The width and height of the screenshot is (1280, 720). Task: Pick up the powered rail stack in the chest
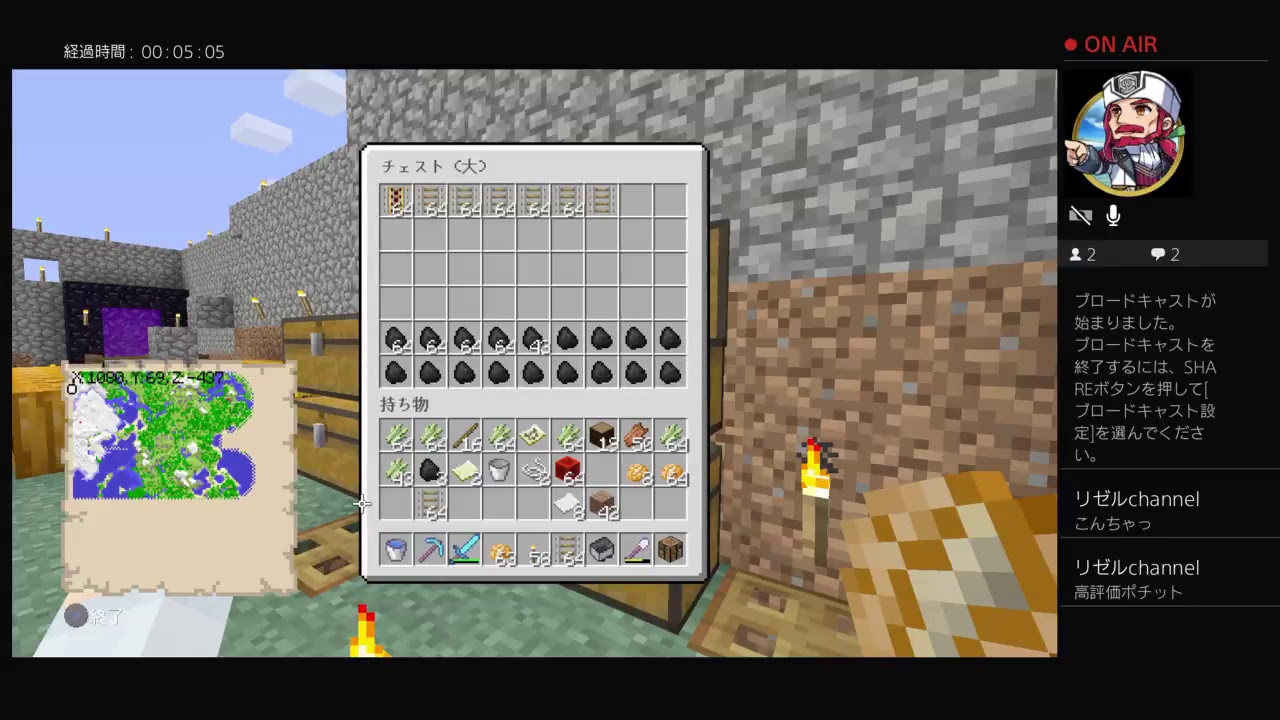[x=396, y=200]
